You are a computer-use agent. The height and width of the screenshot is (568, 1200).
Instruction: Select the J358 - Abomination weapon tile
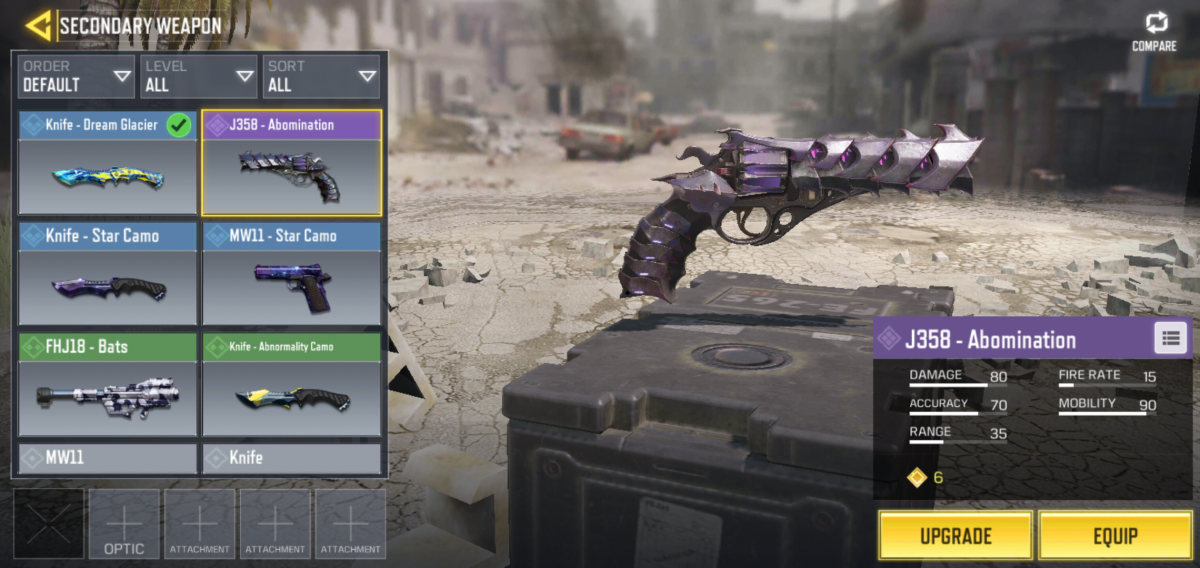pos(291,163)
